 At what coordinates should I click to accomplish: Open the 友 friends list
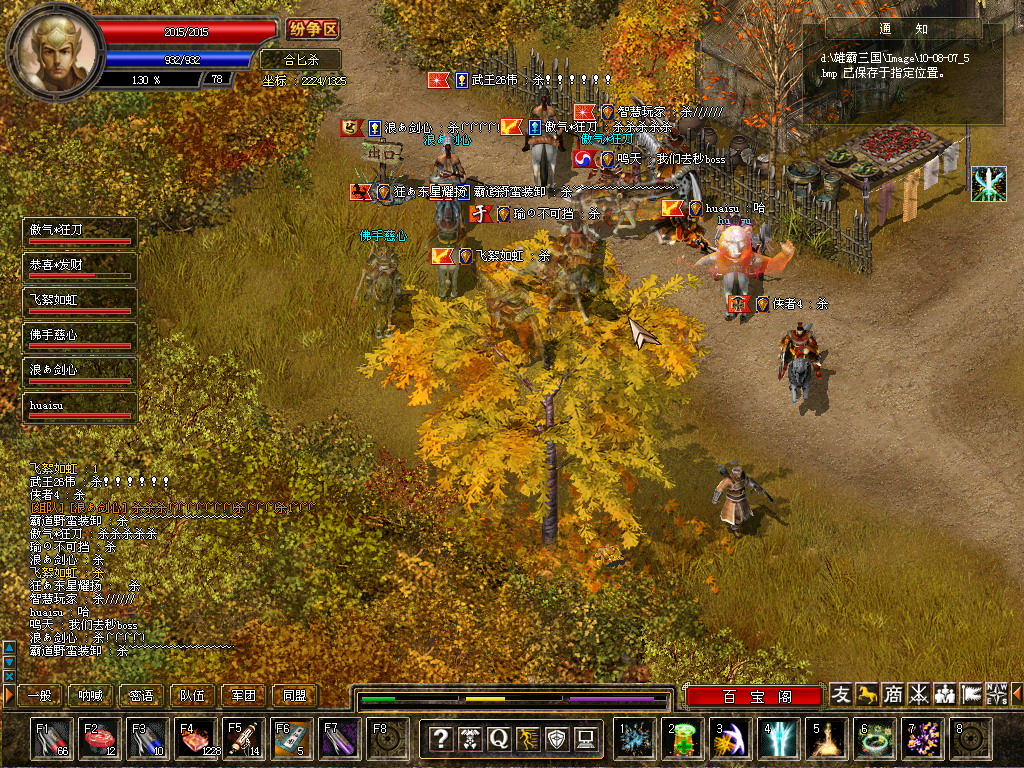(x=842, y=694)
